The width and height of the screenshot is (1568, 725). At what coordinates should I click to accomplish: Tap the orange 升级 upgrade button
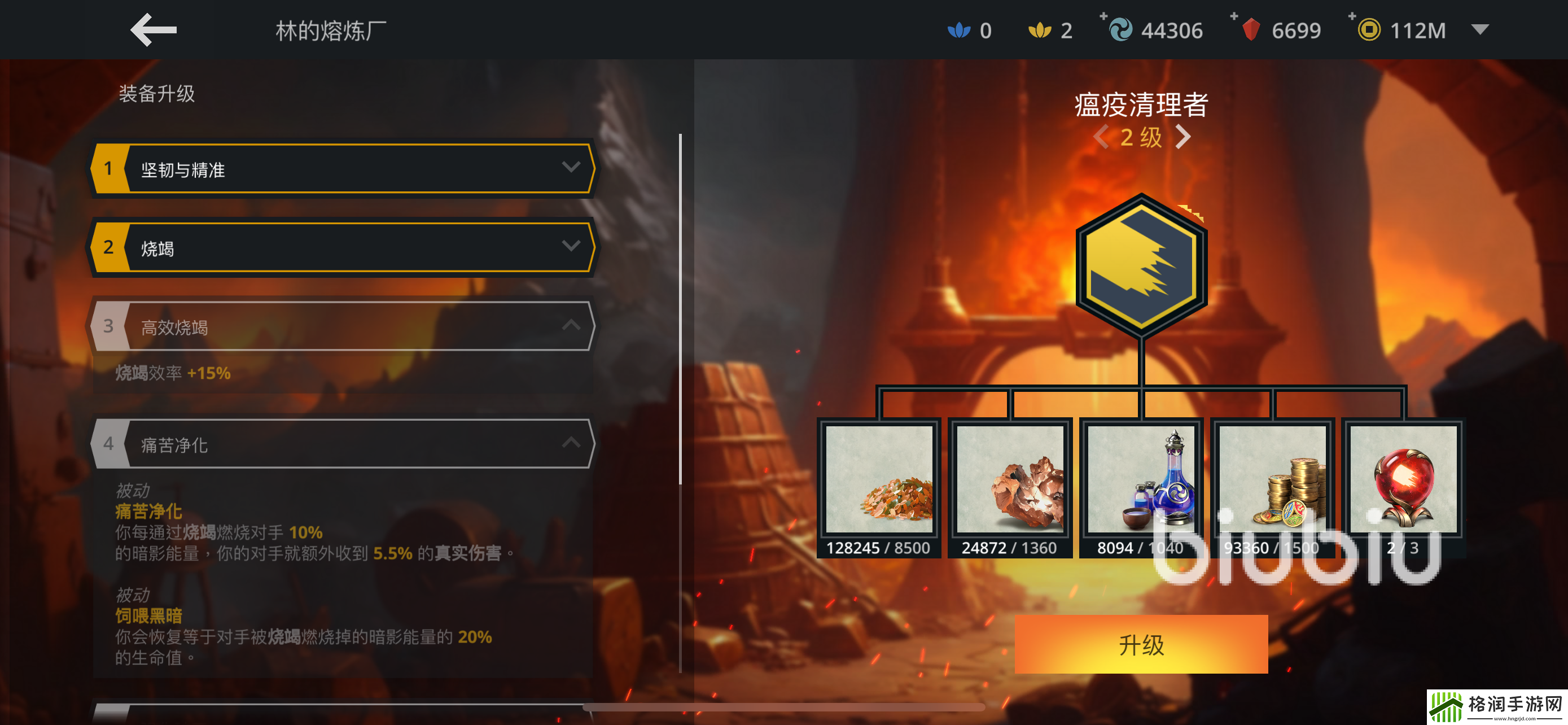(x=1141, y=644)
